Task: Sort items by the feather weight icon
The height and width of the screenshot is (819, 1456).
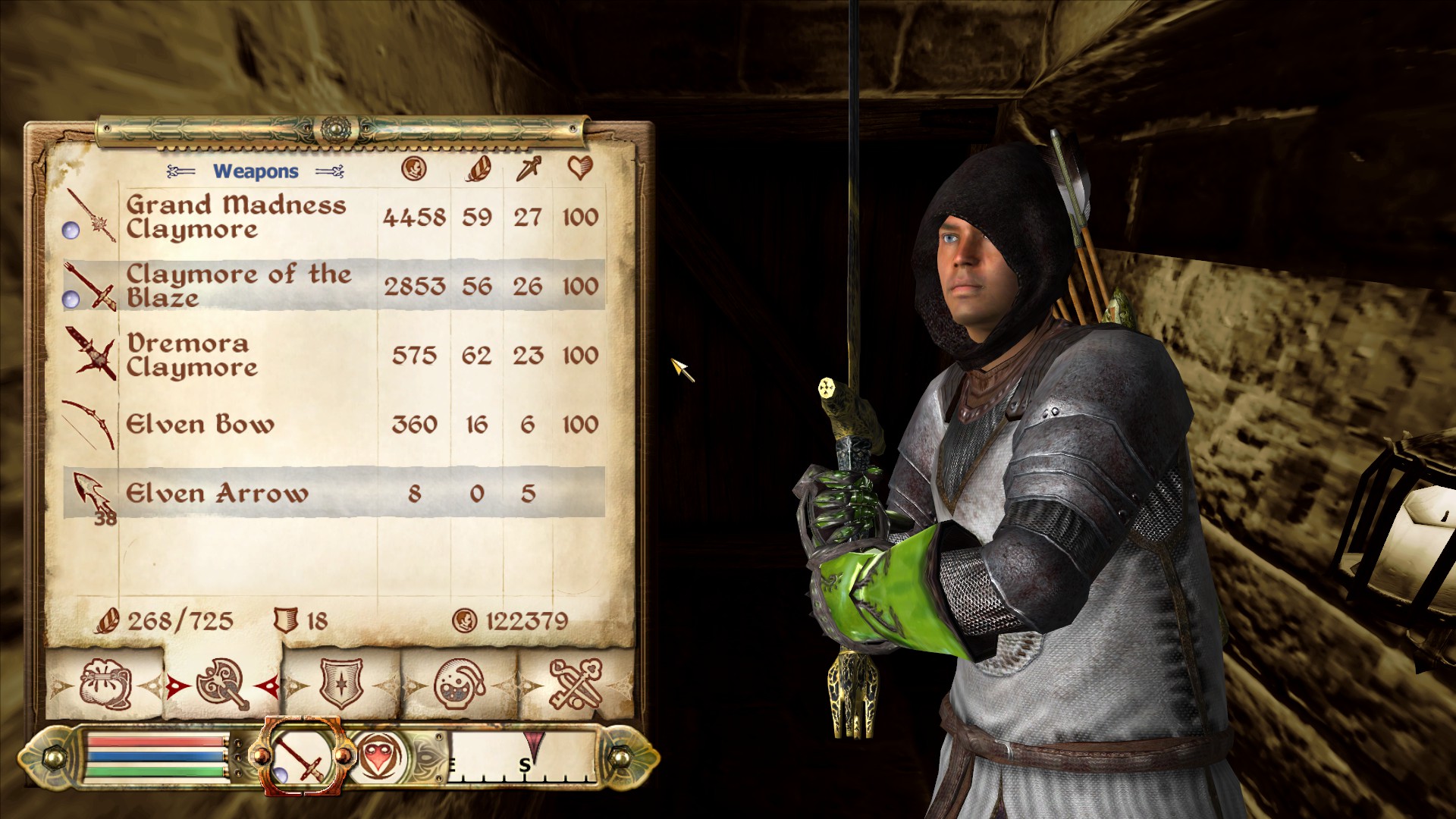Action: coord(478,170)
